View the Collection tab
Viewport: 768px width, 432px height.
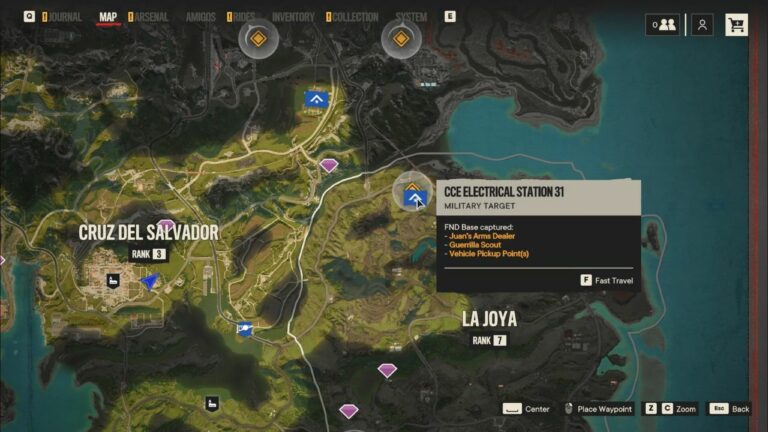[355, 17]
